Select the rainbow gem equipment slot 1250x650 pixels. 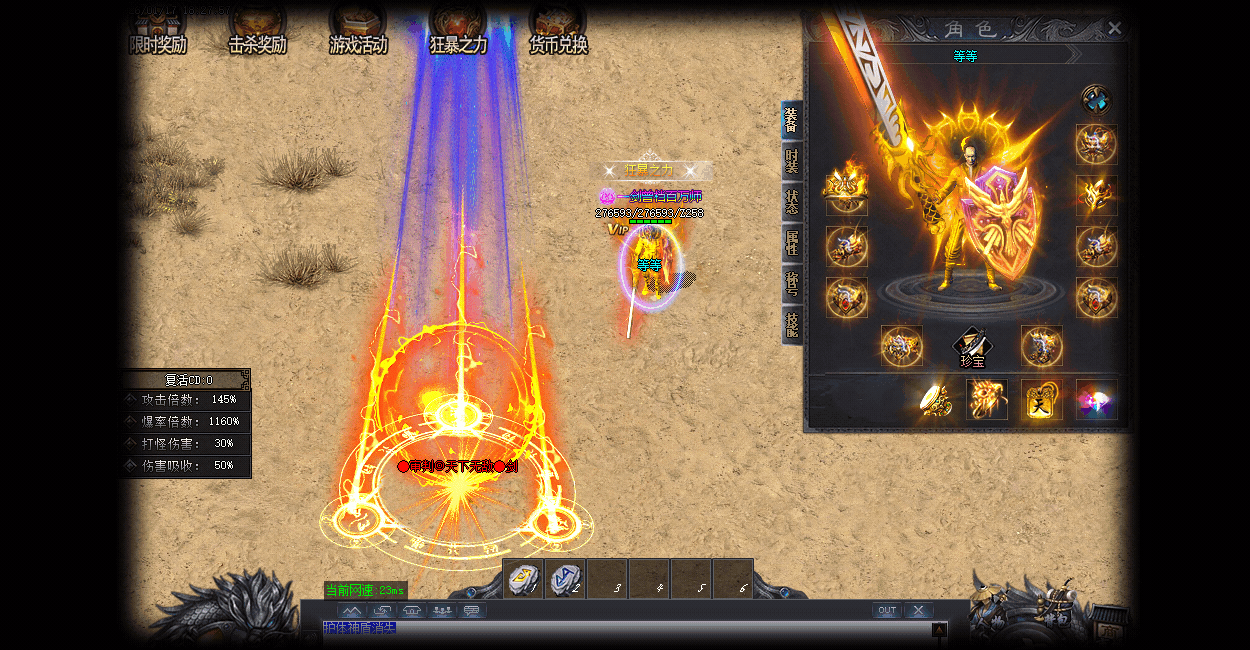1096,399
